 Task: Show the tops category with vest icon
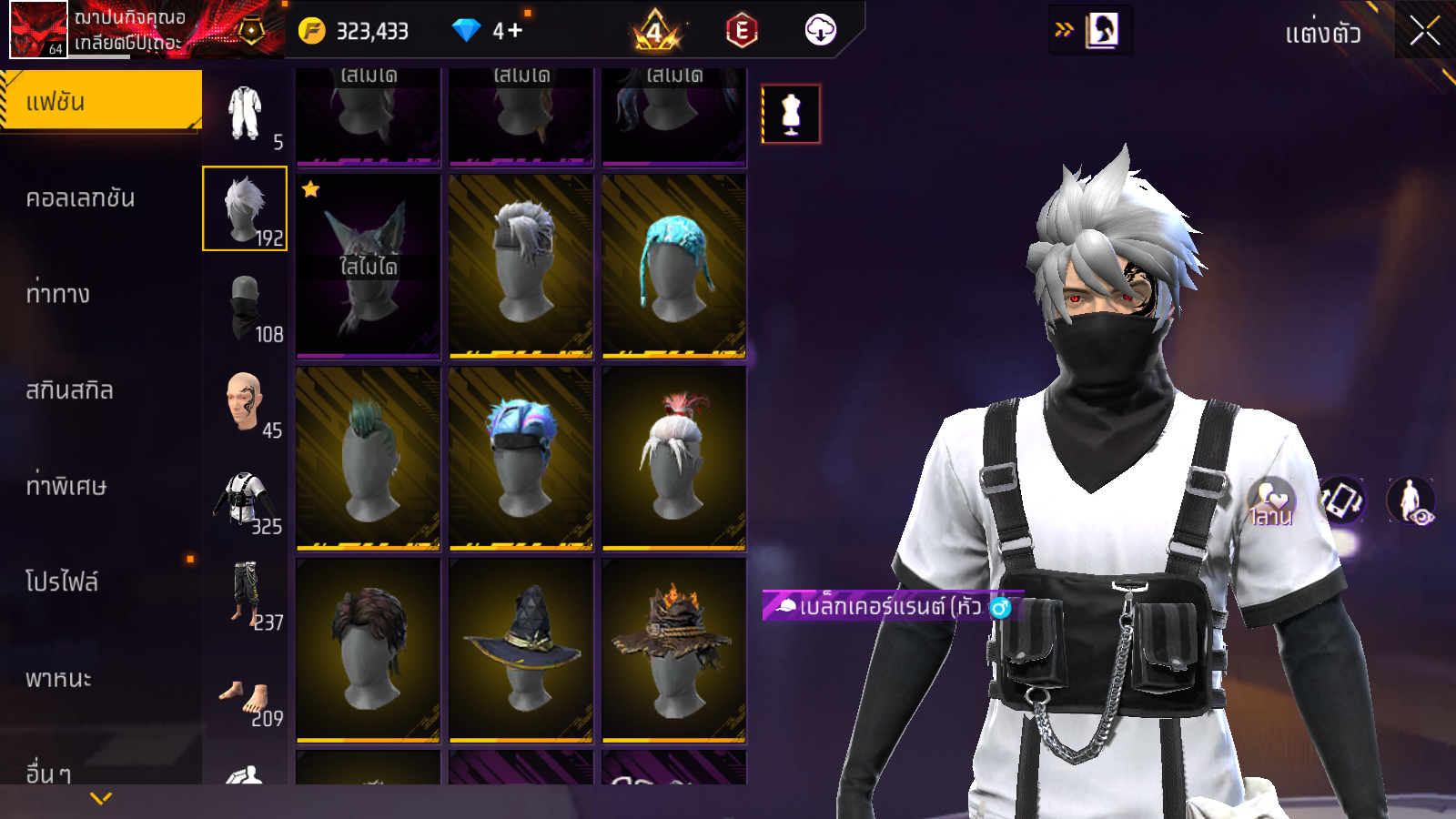click(x=245, y=499)
